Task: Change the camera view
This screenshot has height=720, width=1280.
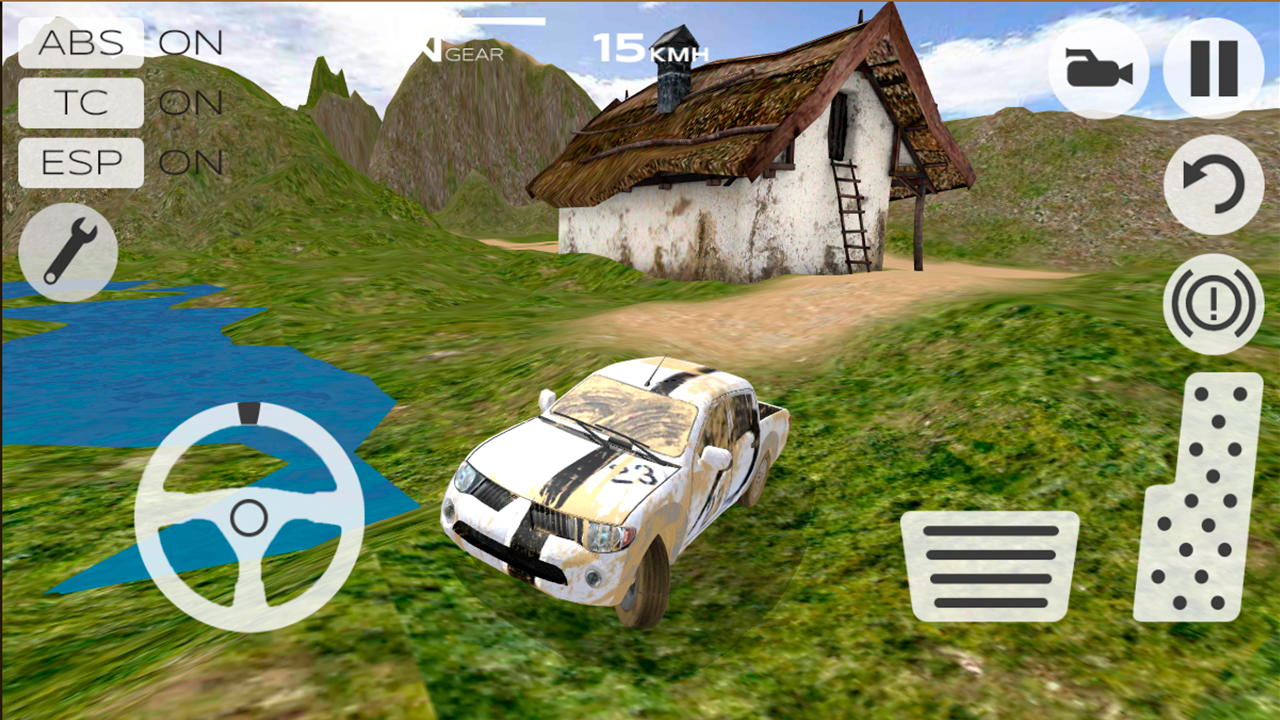Action: [x=1098, y=69]
